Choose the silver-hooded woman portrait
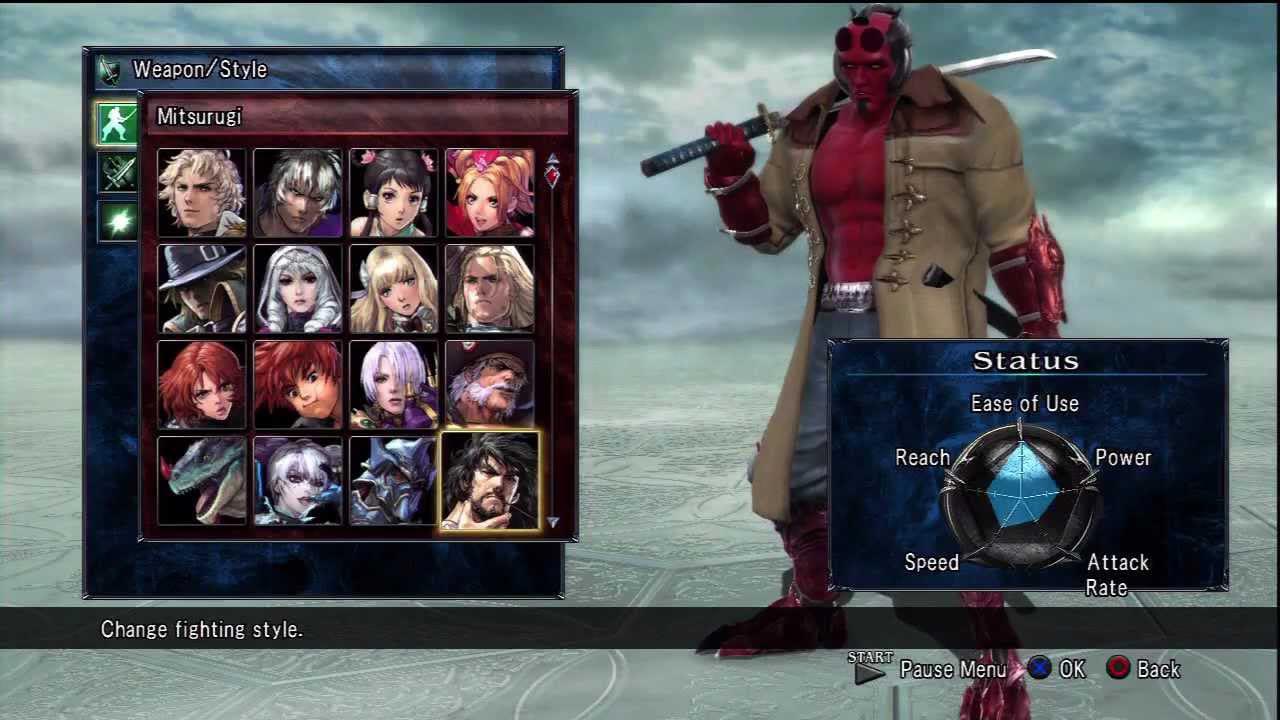1280x720 pixels. coord(297,288)
